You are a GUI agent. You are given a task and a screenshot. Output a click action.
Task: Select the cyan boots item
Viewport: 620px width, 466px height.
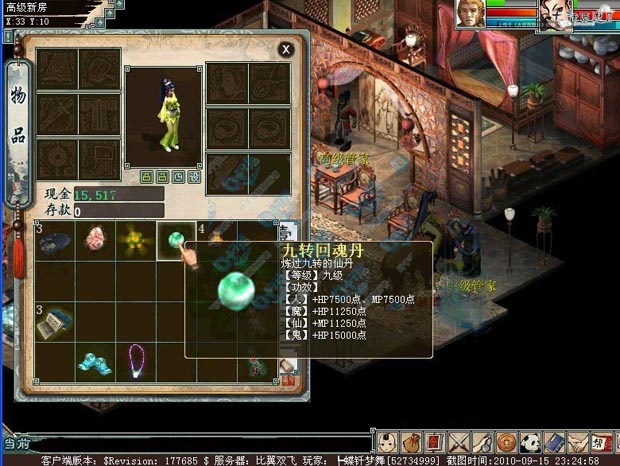96,358
